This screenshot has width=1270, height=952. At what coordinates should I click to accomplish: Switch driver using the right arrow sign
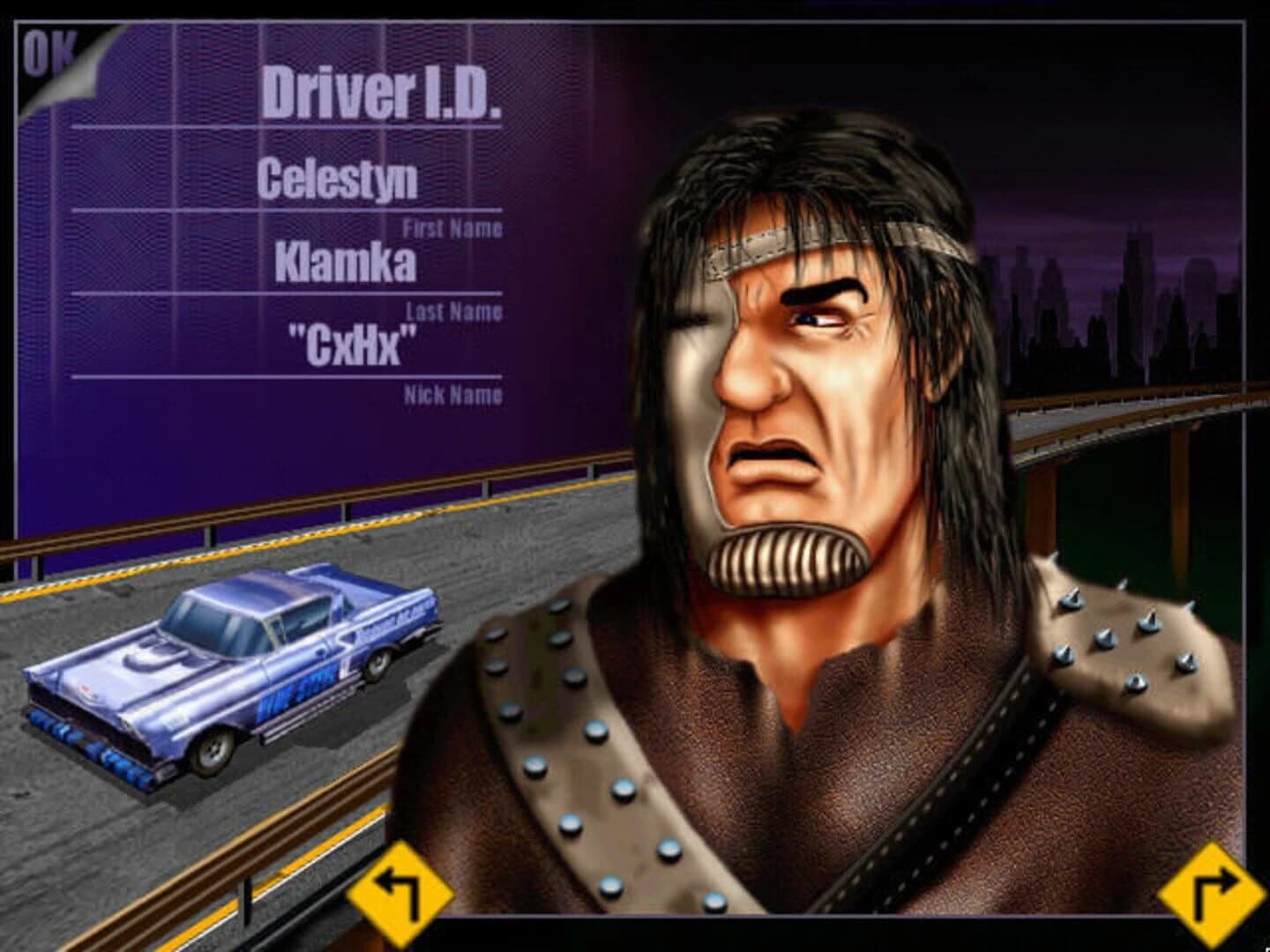pos(1210,895)
